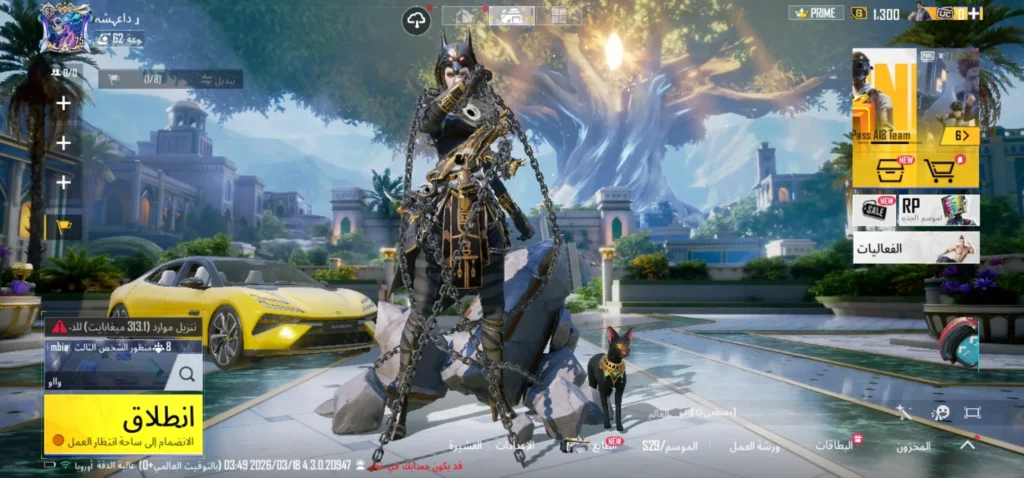Add UC currency with the plus button
Image resolution: width=1024 pixels, height=478 pixels.
click(x=975, y=13)
